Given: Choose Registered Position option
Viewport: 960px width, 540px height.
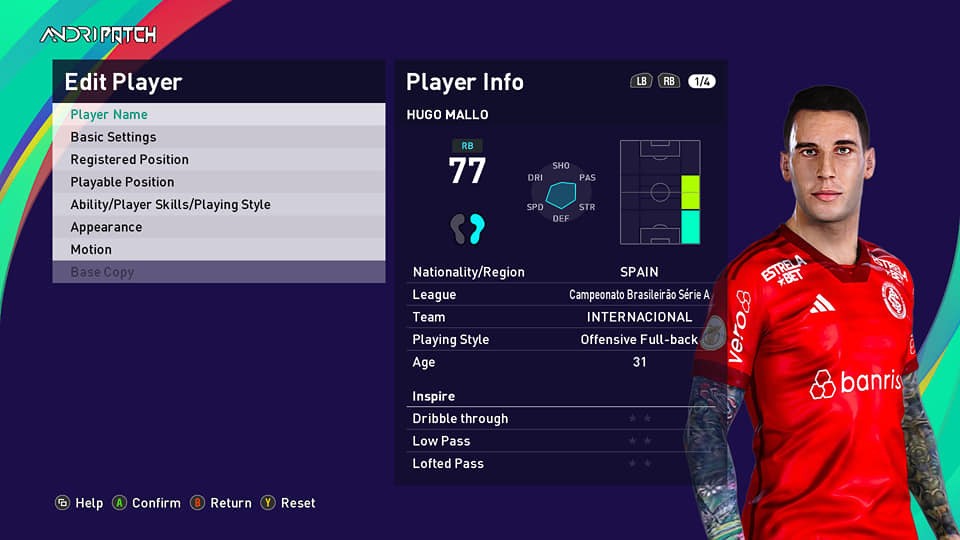Looking at the screenshot, I should click(218, 160).
